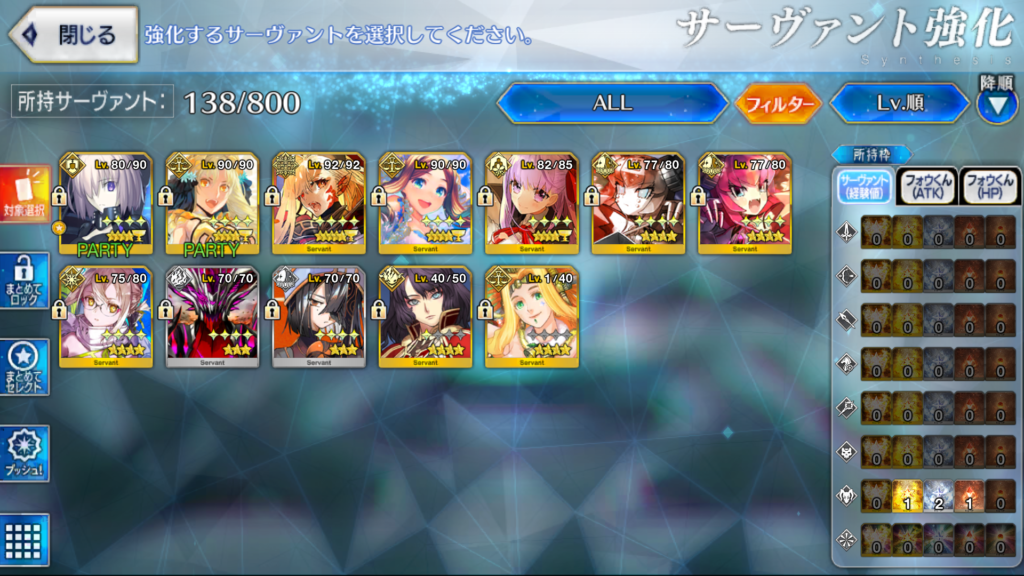
Task: Select the Lv.92/92 servant card
Action: [318, 205]
